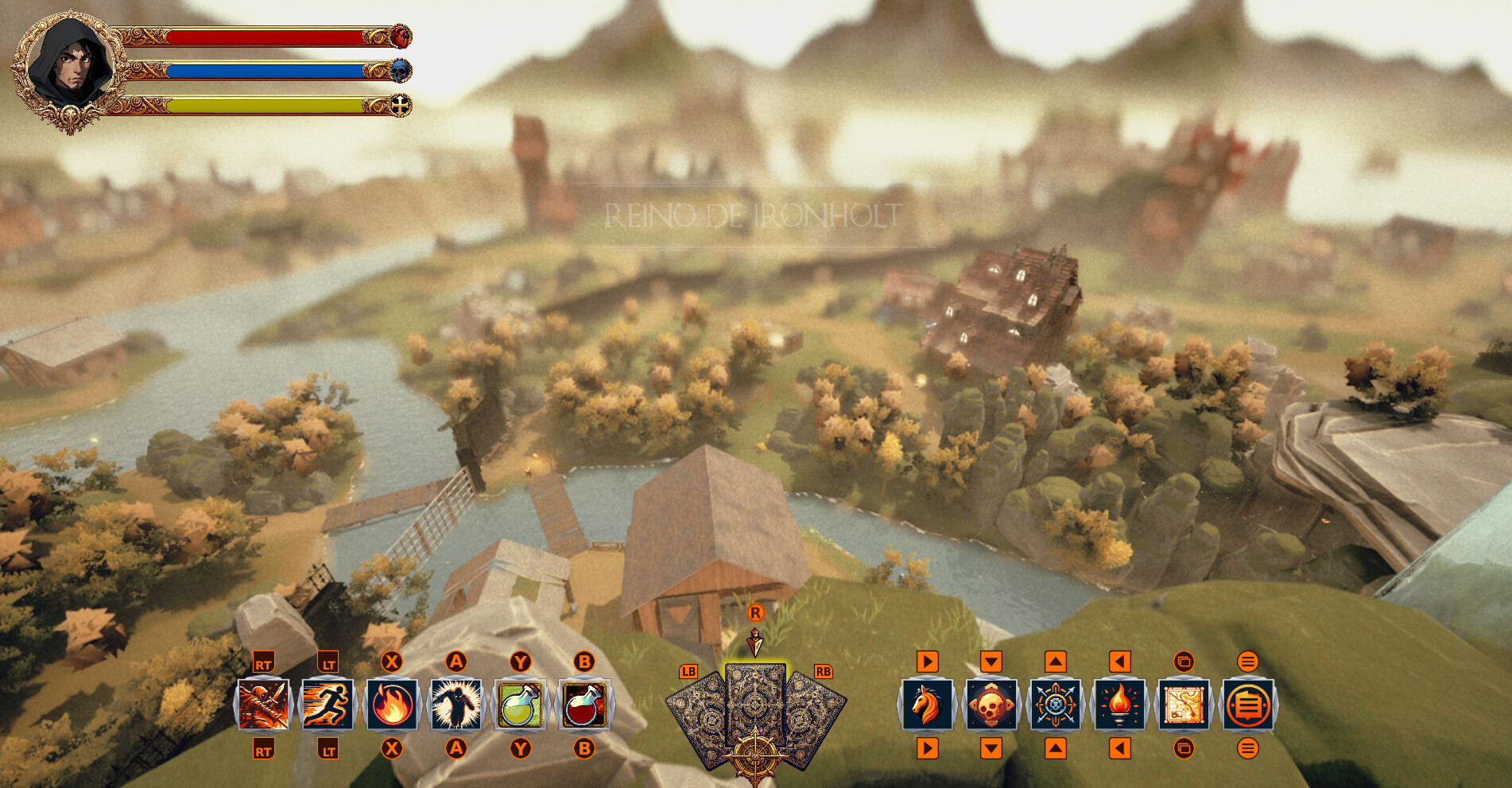
Task: Pick the right card in the deck
Action: click(815, 716)
